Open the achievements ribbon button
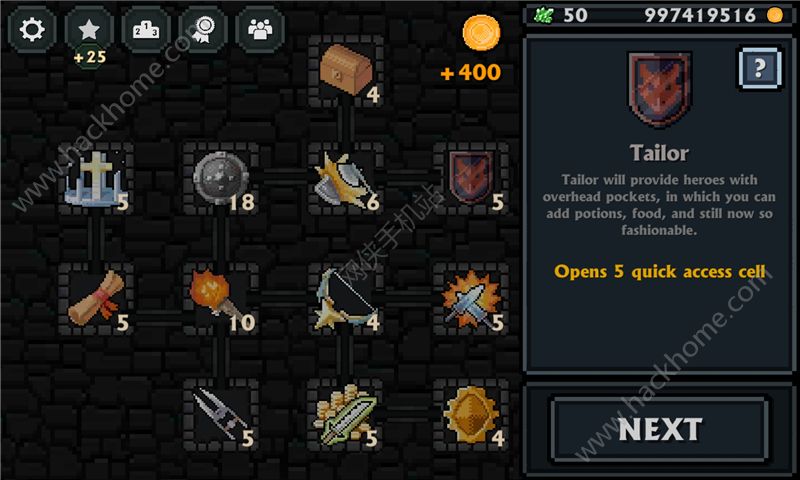The image size is (800, 480). pyautogui.click(x=203, y=30)
